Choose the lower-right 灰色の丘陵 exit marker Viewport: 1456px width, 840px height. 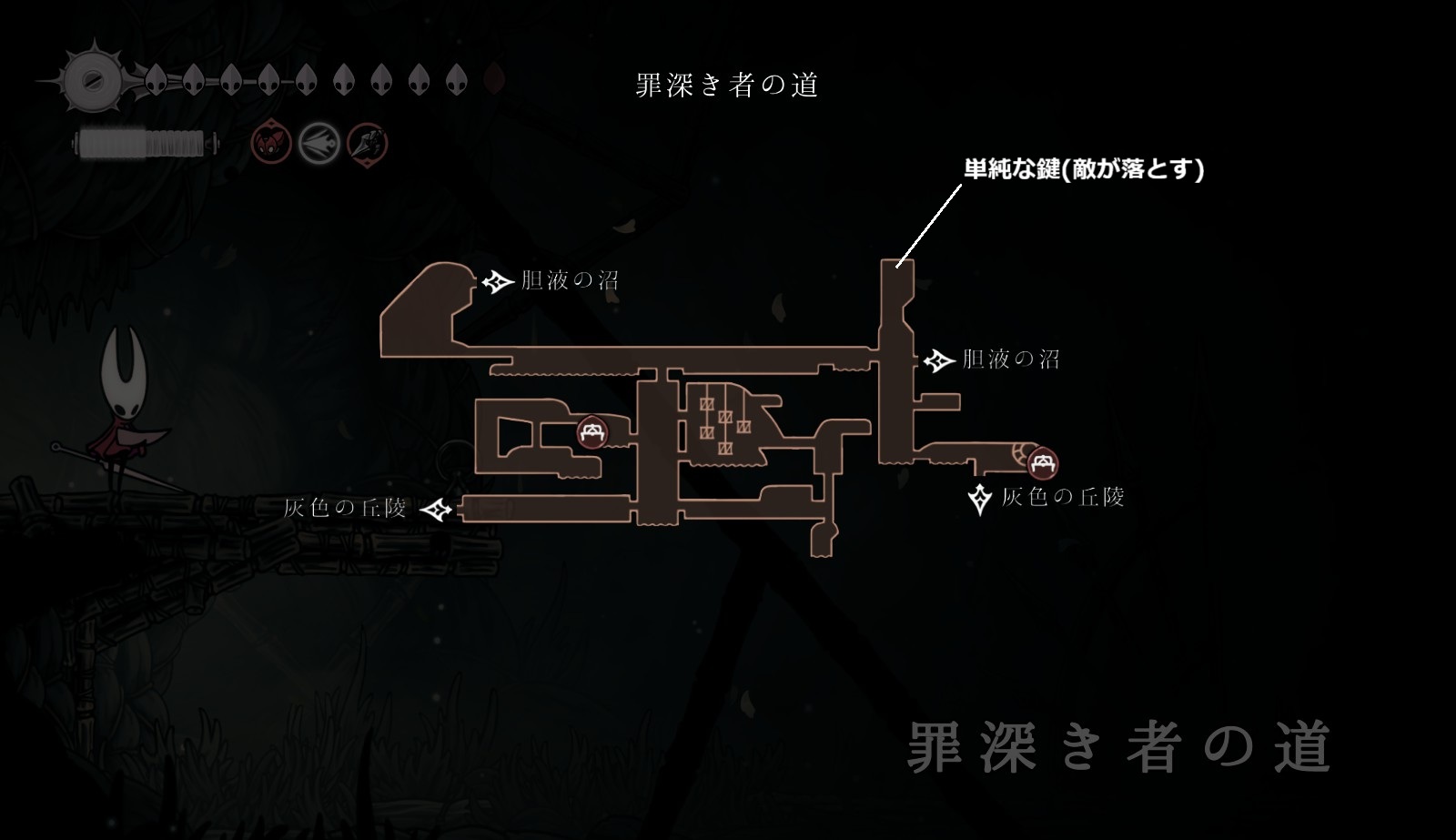tap(981, 499)
